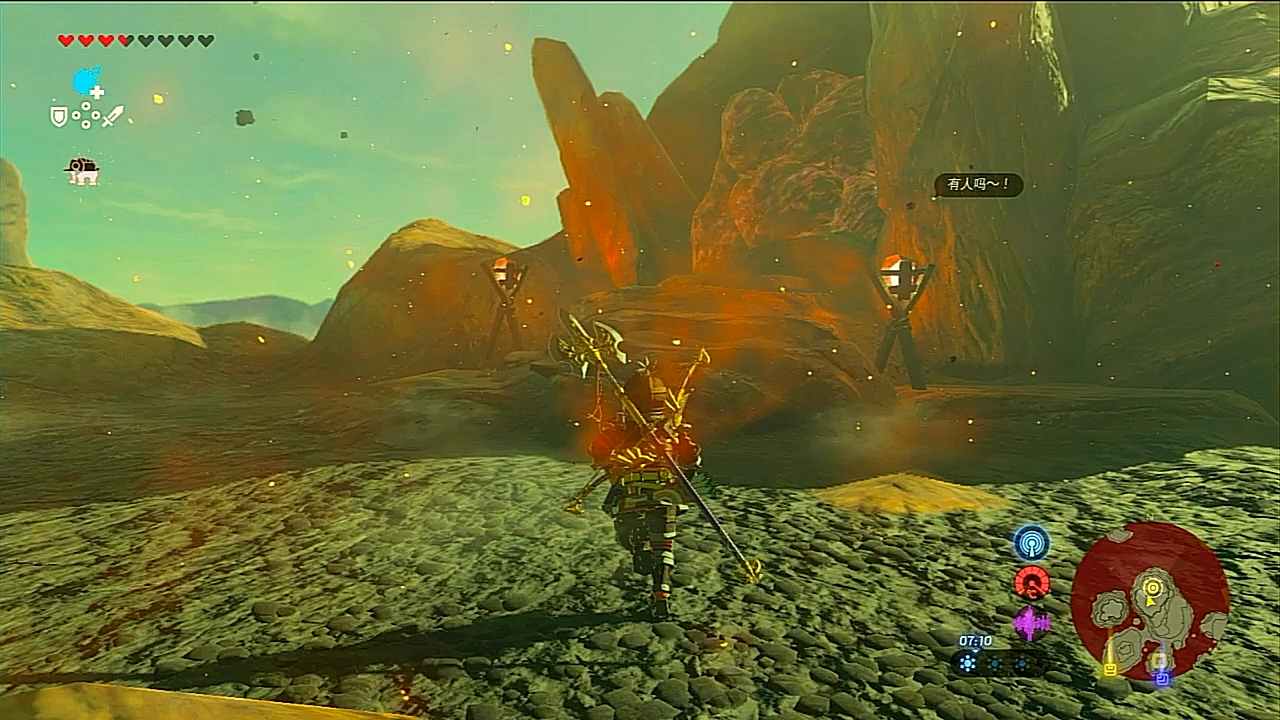Click the purple noise level indicator

(x=1031, y=624)
